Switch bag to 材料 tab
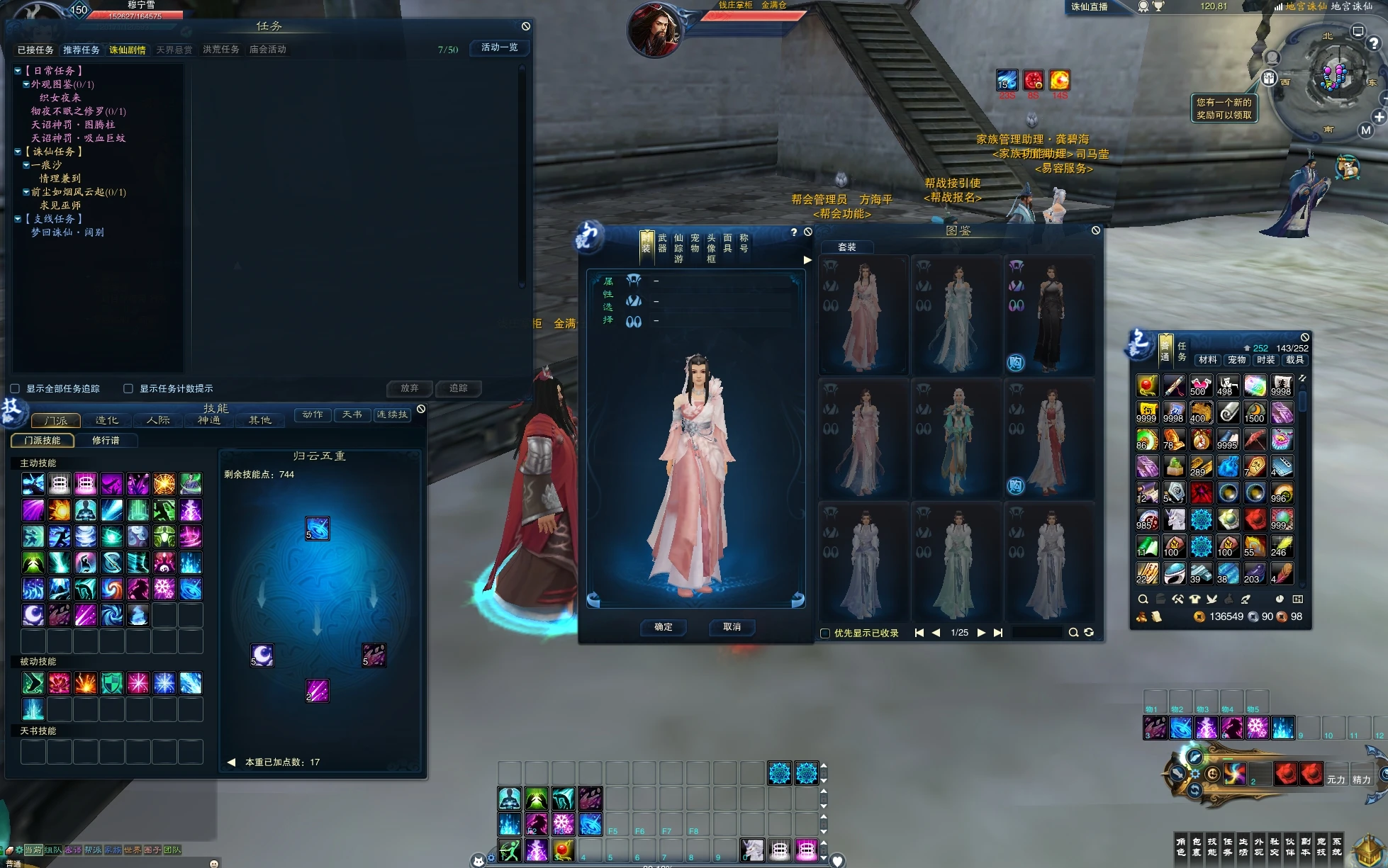1388x868 pixels. [1208, 360]
